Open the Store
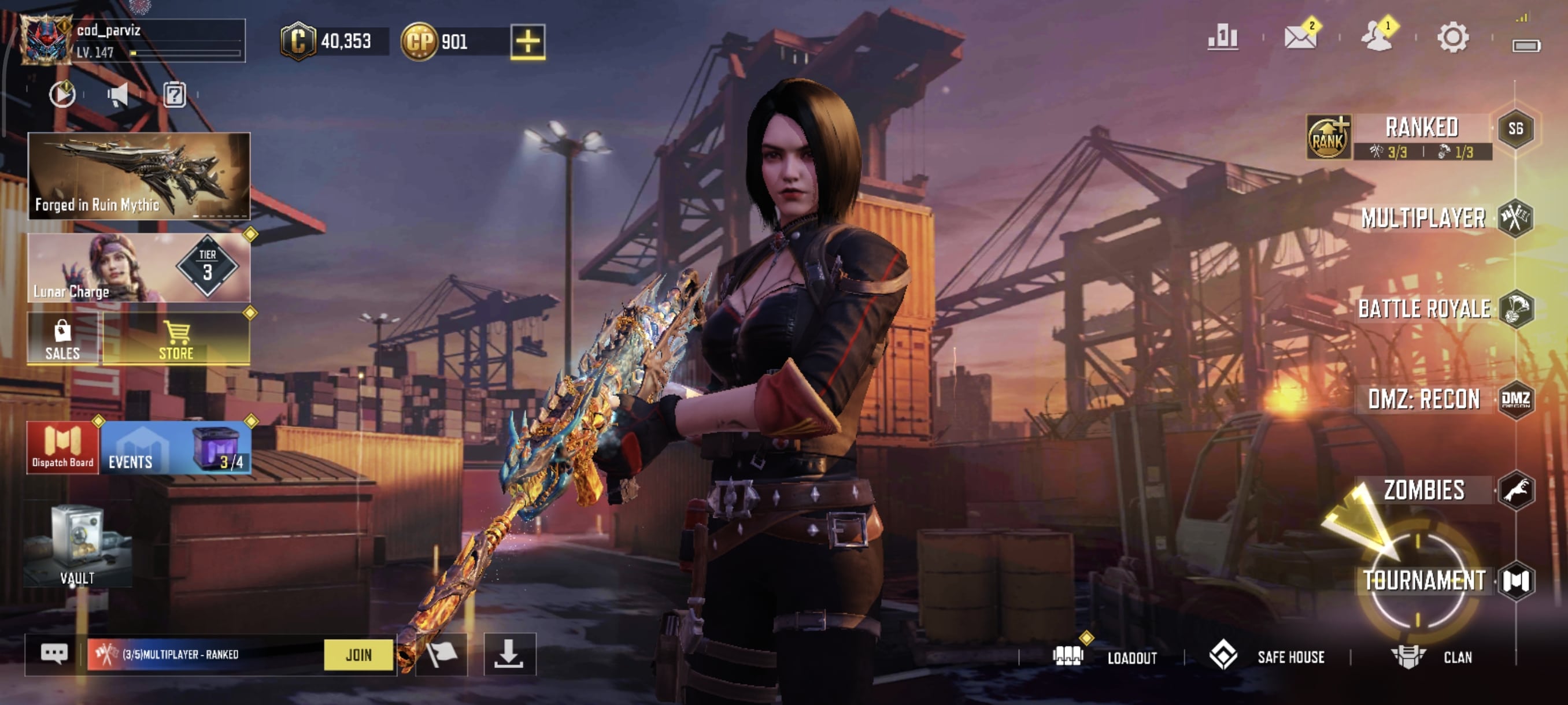 pos(176,339)
